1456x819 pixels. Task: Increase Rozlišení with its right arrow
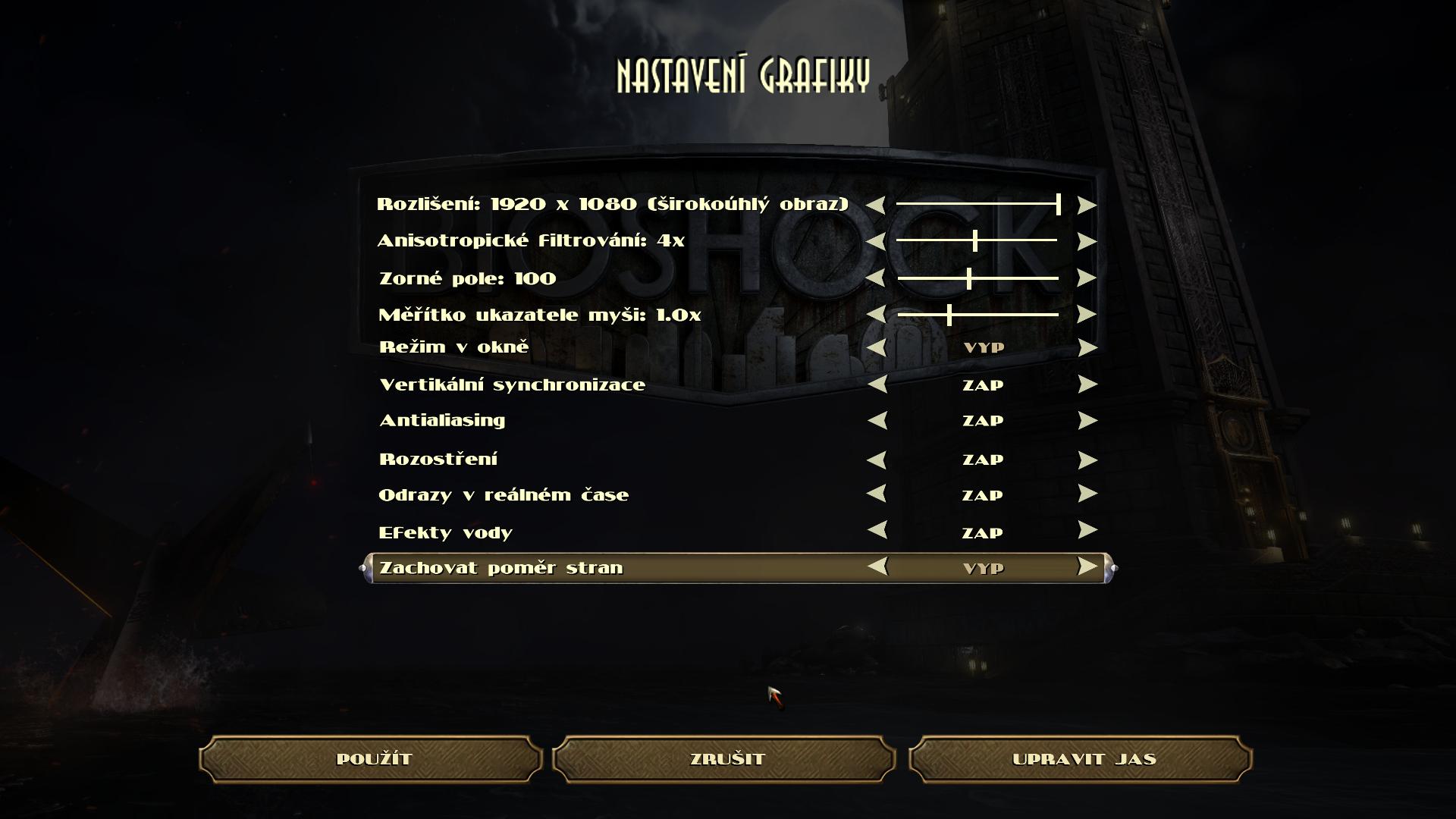point(1087,205)
